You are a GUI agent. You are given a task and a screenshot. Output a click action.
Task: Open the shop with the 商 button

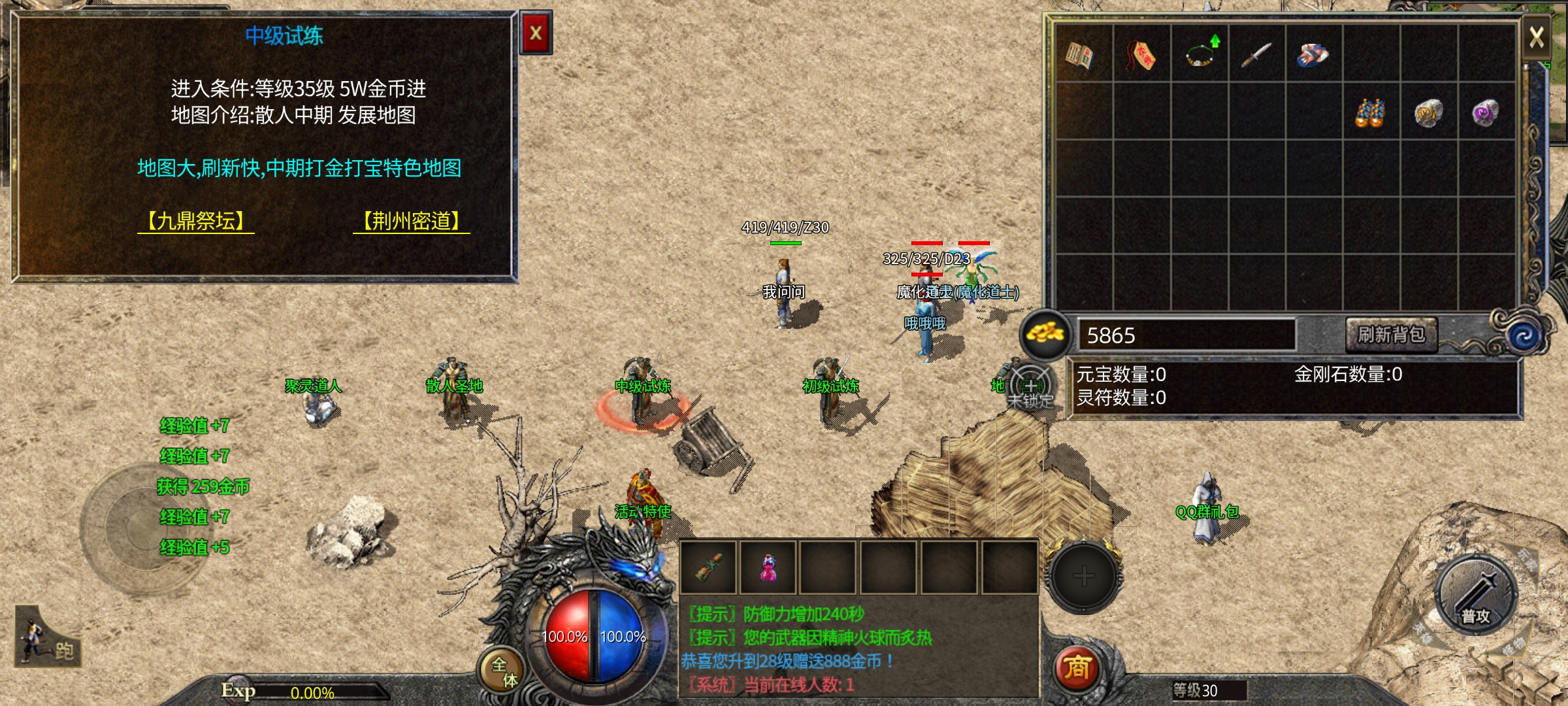pyautogui.click(x=1077, y=668)
